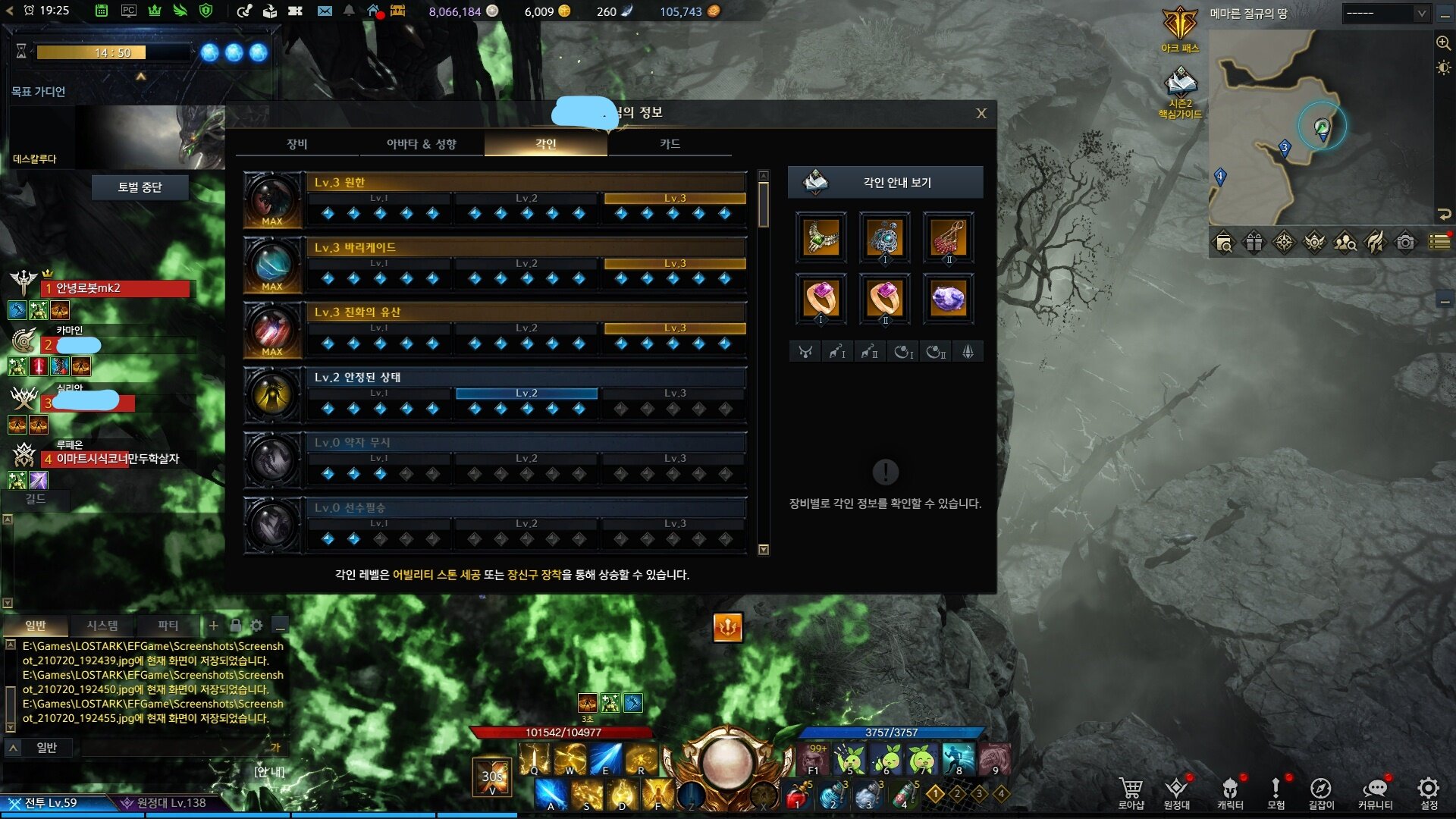
Task: Open the 설정 settings menu
Action: pos(1429,792)
